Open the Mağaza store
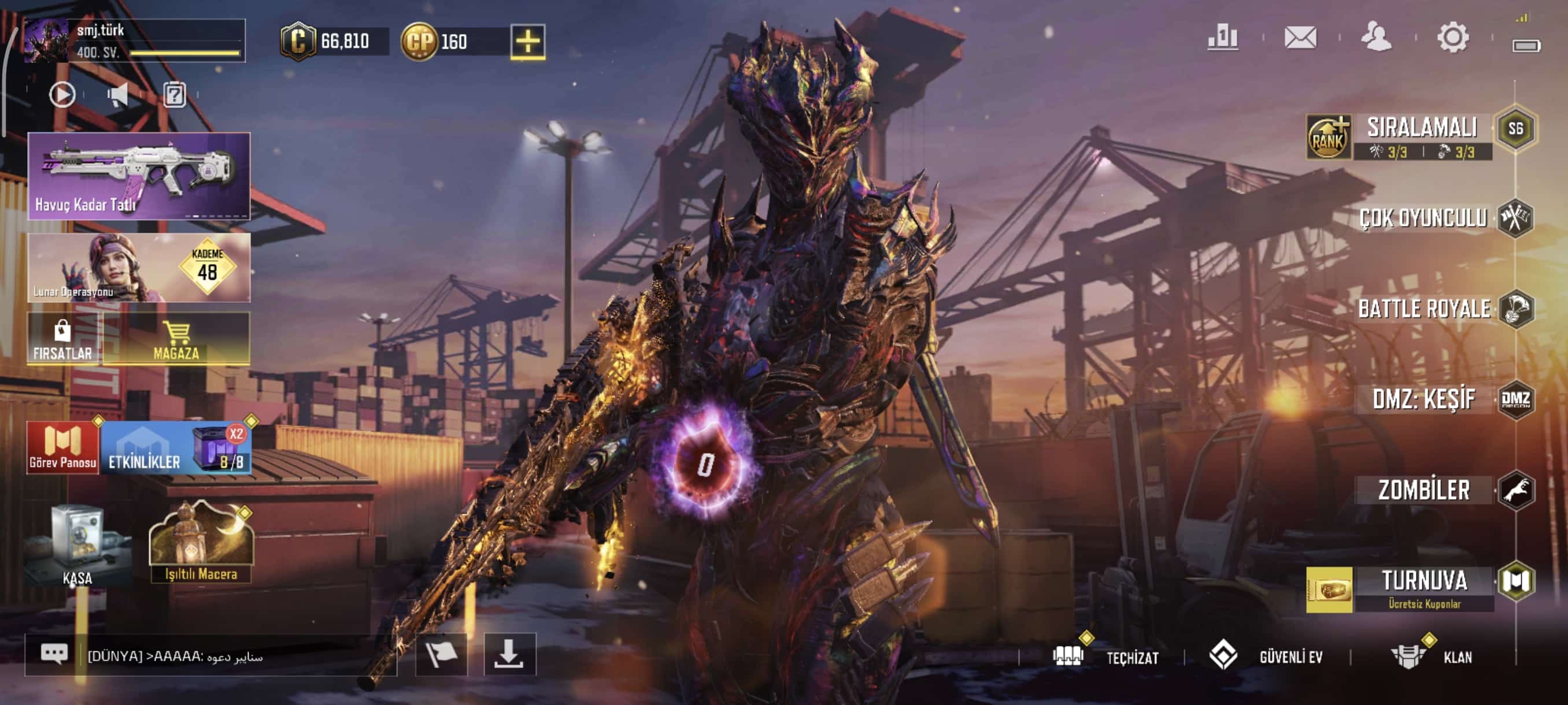1568x705 pixels. point(176,339)
